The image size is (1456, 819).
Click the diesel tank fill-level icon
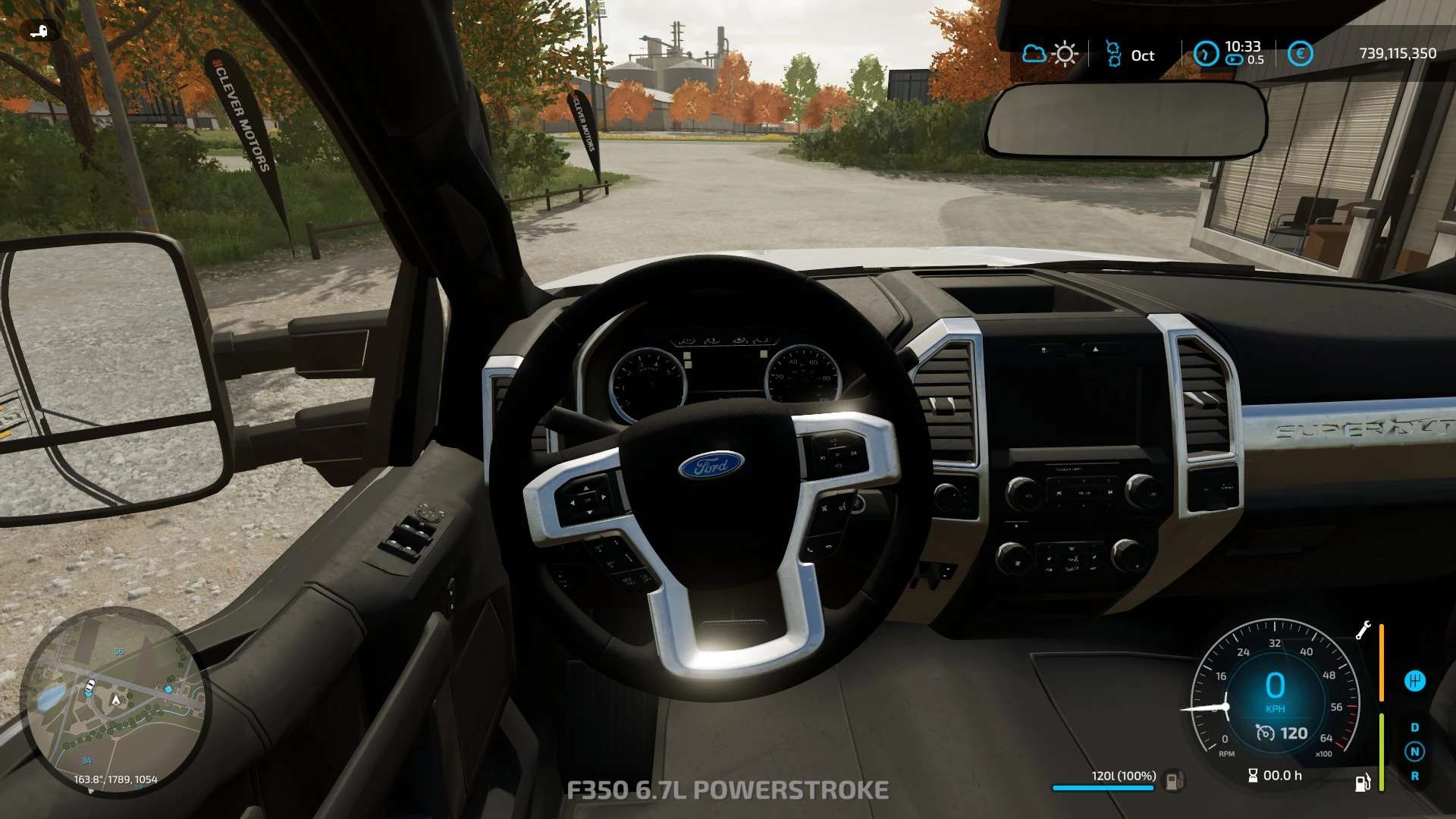pos(1173,779)
